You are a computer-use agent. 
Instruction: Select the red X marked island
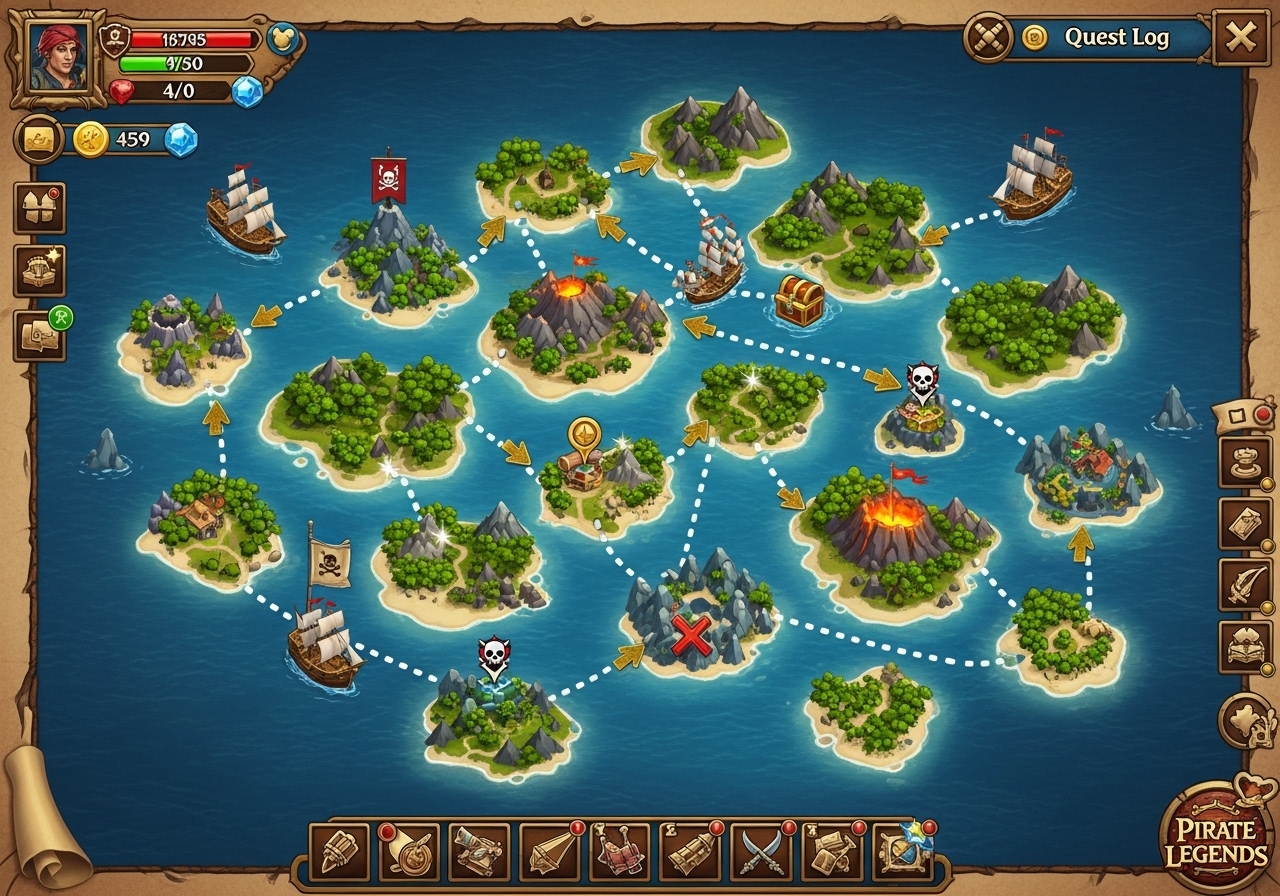pyautogui.click(x=694, y=632)
